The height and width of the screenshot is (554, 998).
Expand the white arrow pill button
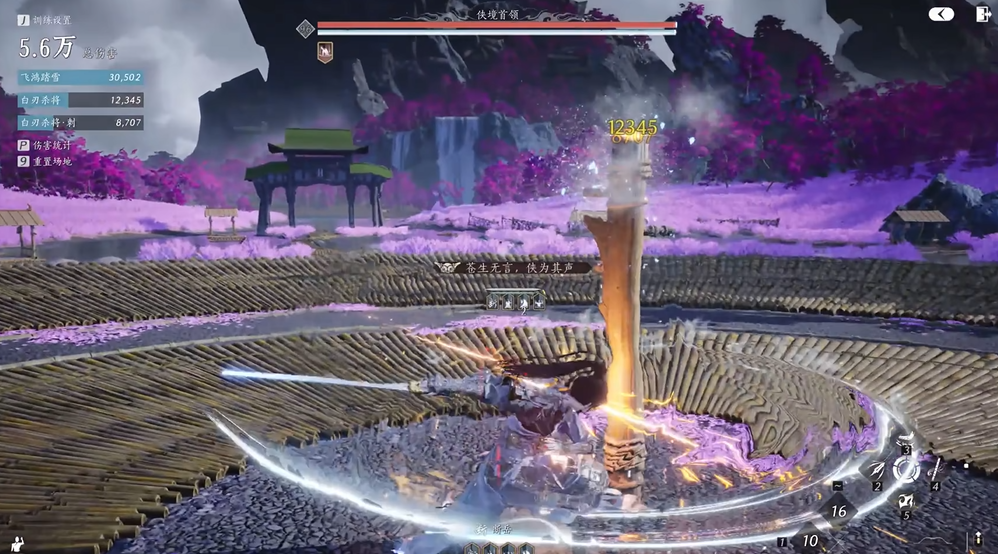pos(940,14)
